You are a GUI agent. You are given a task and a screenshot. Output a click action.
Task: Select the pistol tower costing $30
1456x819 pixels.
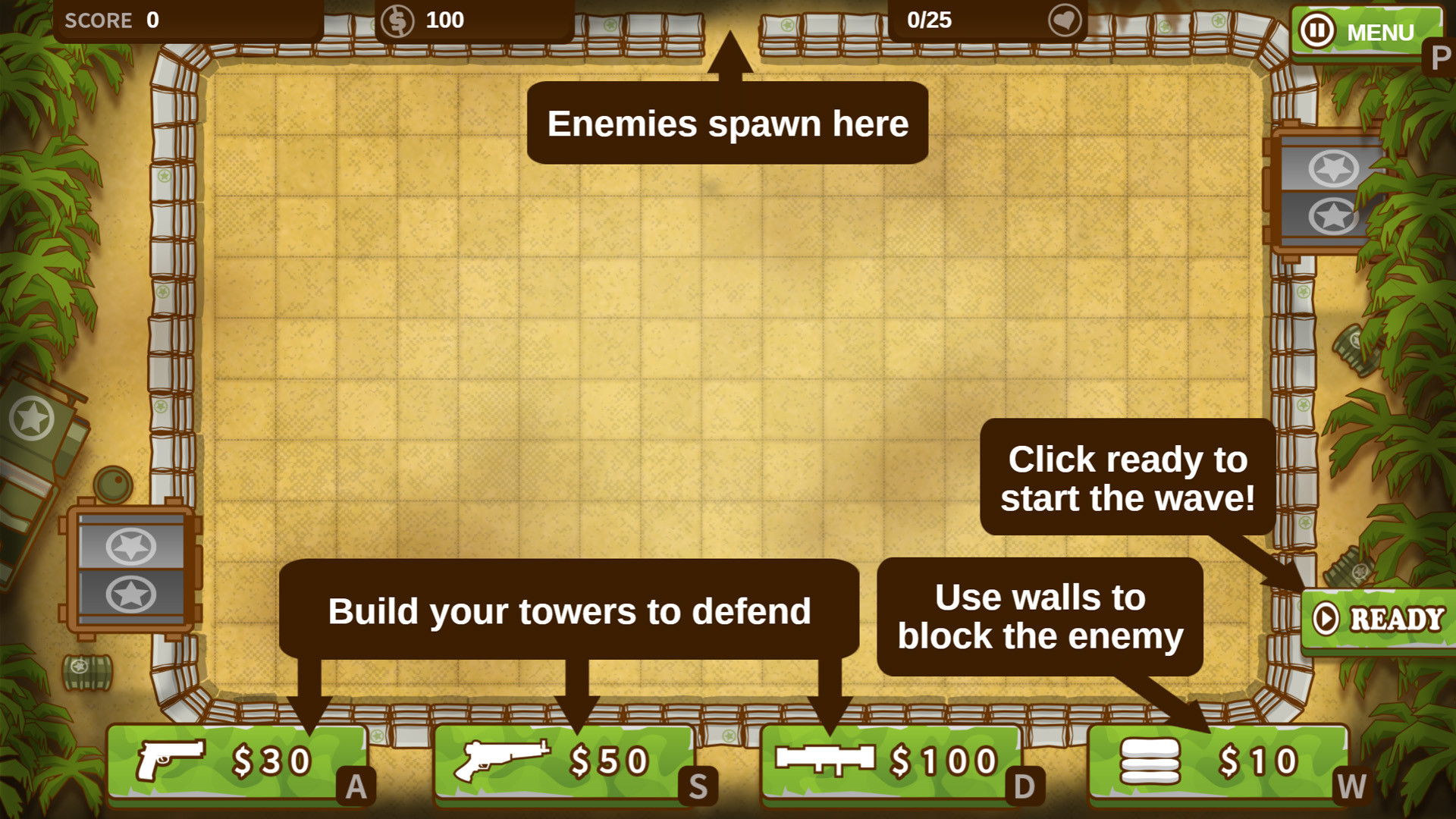pos(235,762)
